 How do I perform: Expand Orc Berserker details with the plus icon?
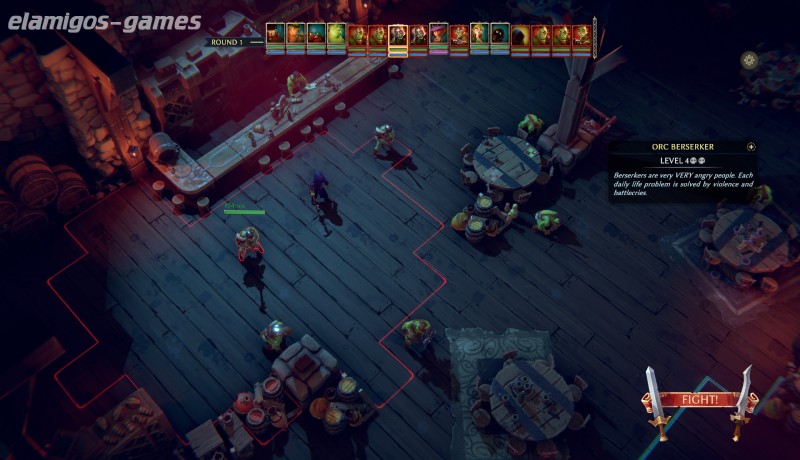click(x=751, y=146)
